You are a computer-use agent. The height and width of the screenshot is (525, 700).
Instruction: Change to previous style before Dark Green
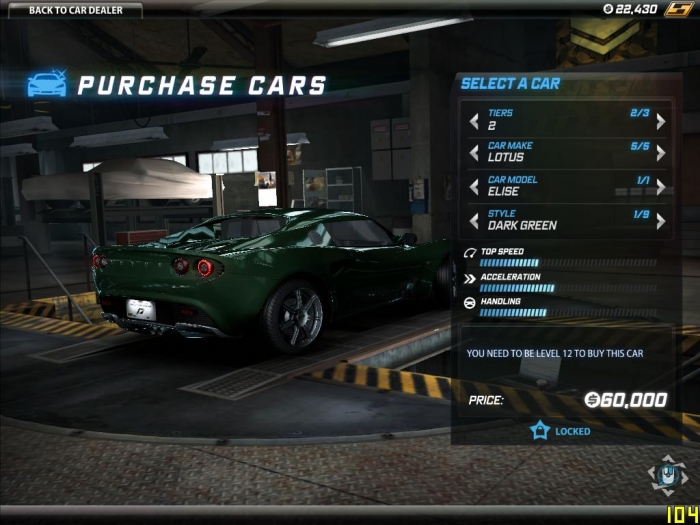coord(474,220)
